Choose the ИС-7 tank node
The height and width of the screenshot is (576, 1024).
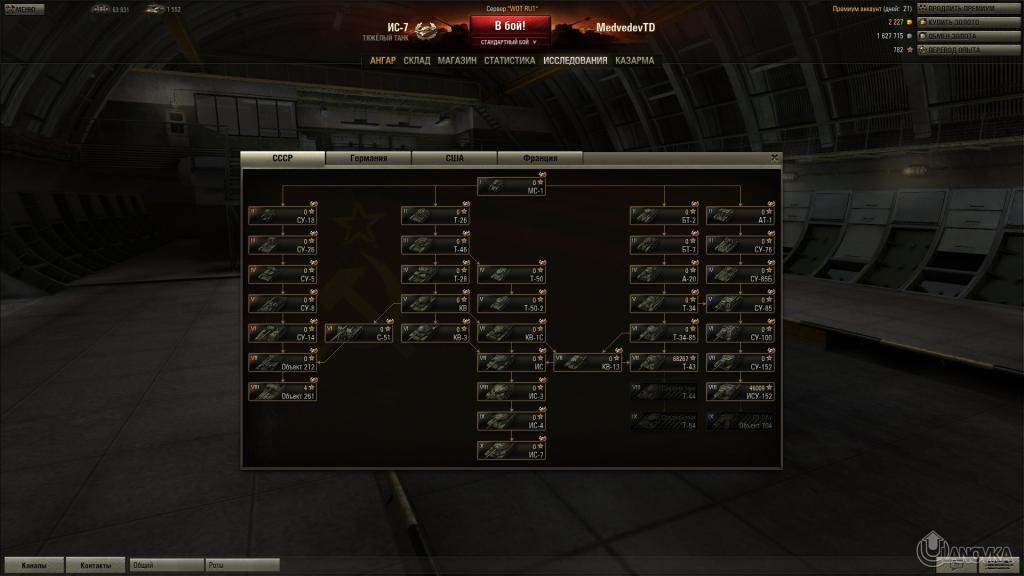tap(511, 450)
